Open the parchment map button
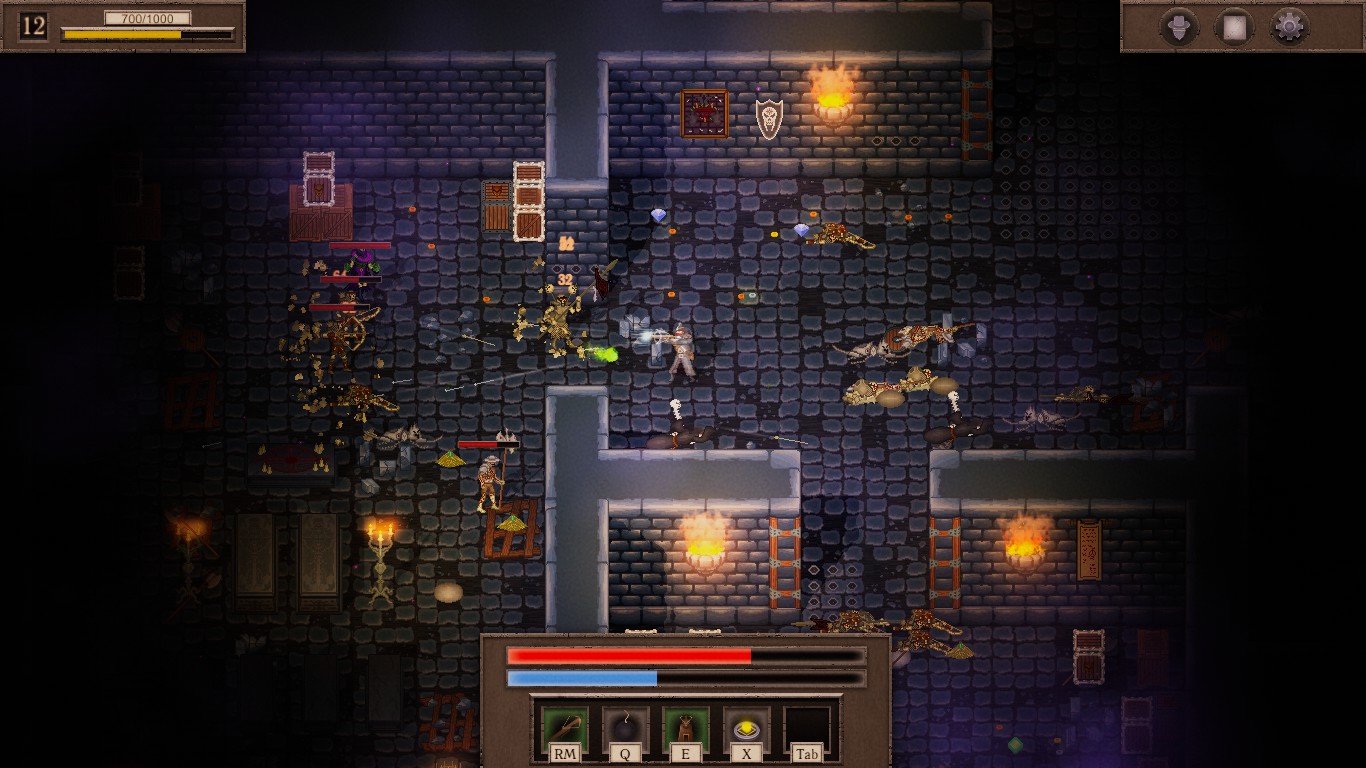The width and height of the screenshot is (1366, 768). 1234,26
